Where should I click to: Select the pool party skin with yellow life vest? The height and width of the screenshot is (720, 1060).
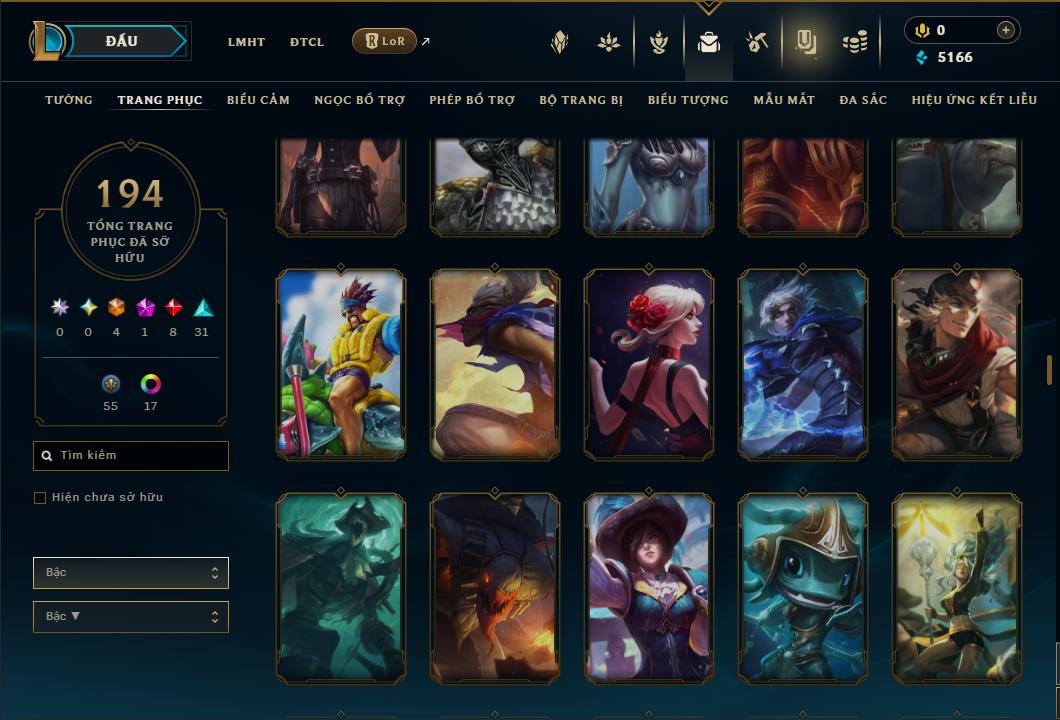pos(341,364)
